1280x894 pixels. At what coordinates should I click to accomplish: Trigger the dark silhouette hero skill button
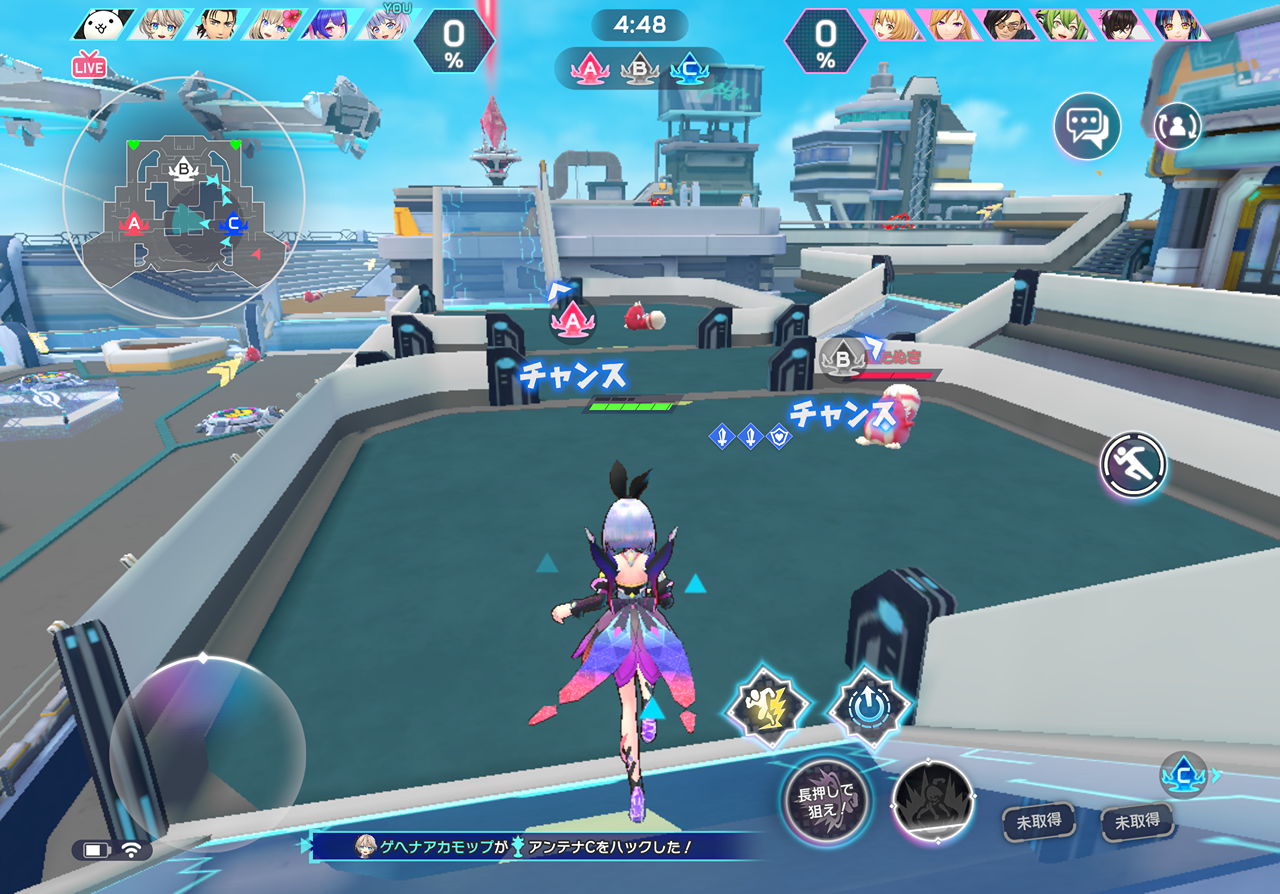[933, 800]
